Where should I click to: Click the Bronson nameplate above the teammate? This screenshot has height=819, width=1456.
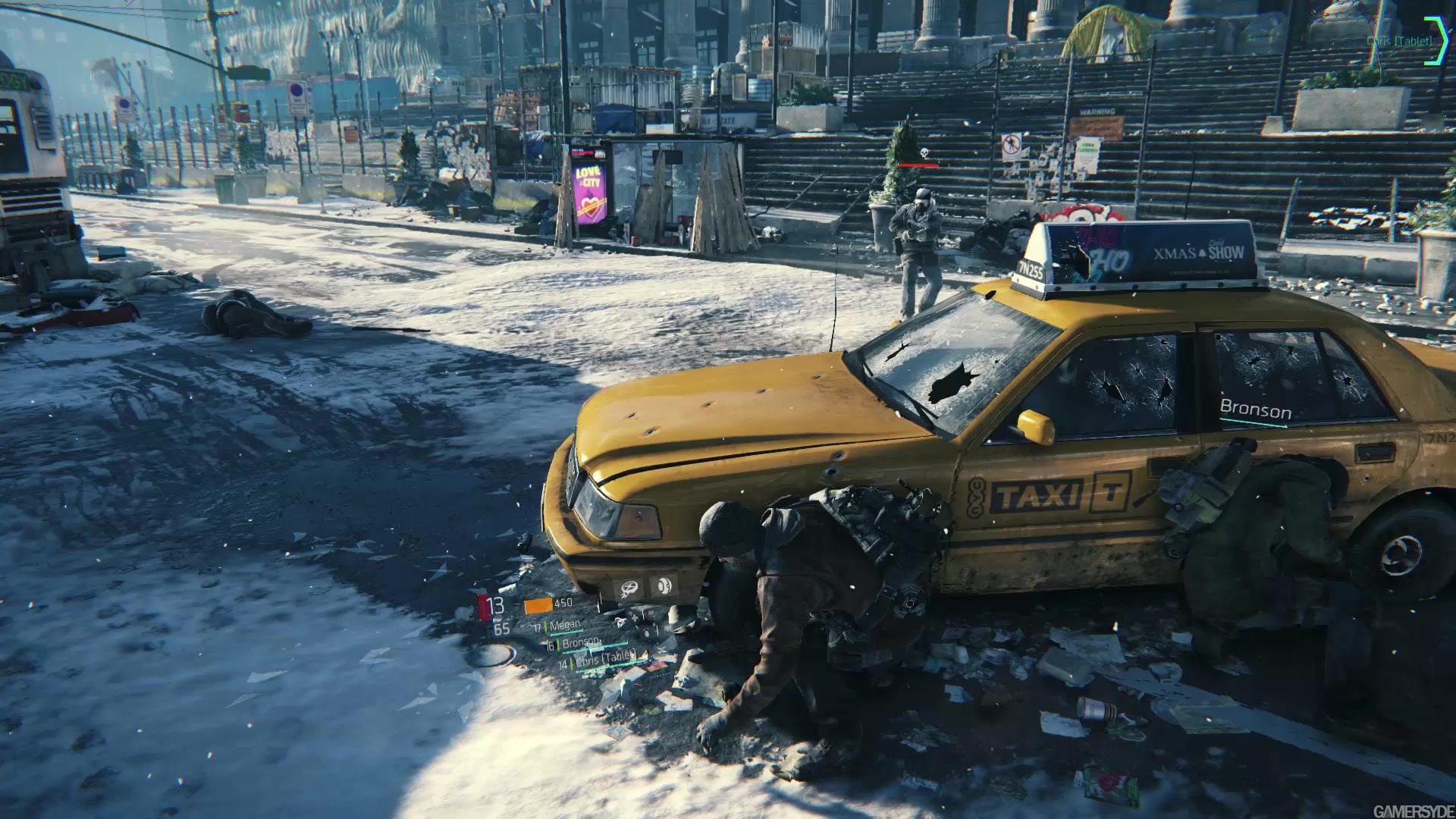point(1255,412)
